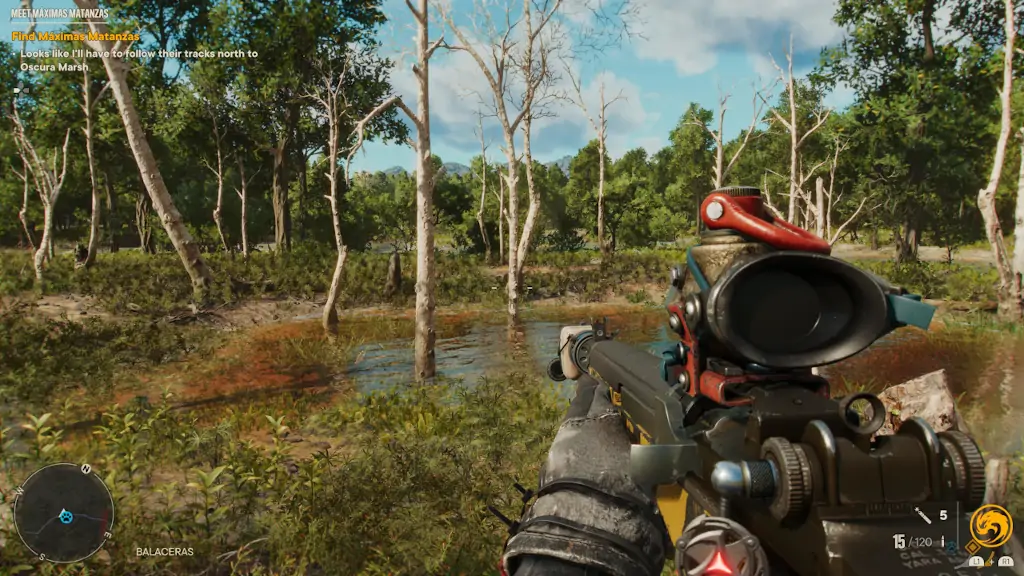This screenshot has height=576, width=1024.
Task: Select the syringe healing item icon
Action: [x=923, y=516]
